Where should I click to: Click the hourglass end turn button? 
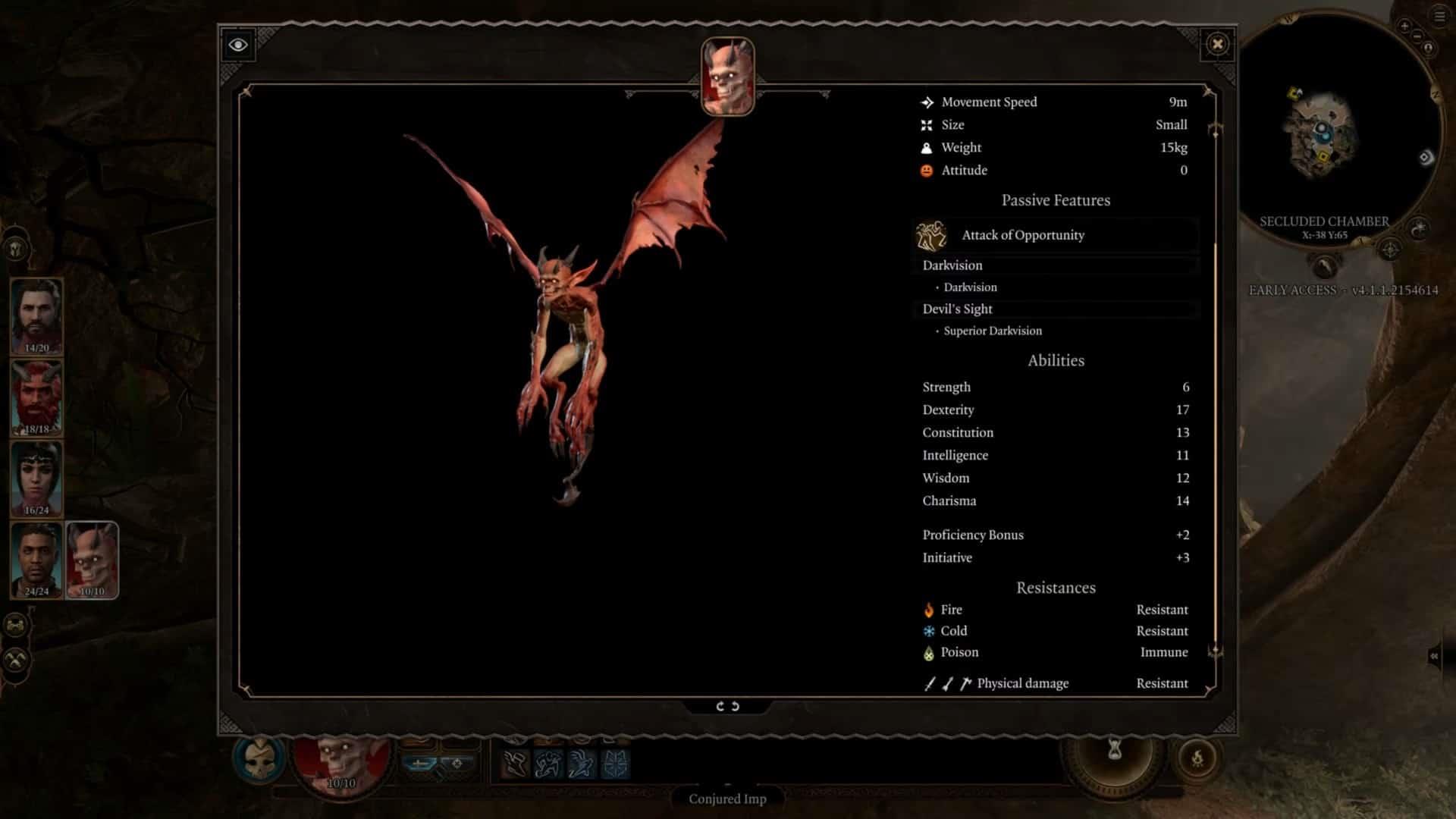pyautogui.click(x=1114, y=752)
